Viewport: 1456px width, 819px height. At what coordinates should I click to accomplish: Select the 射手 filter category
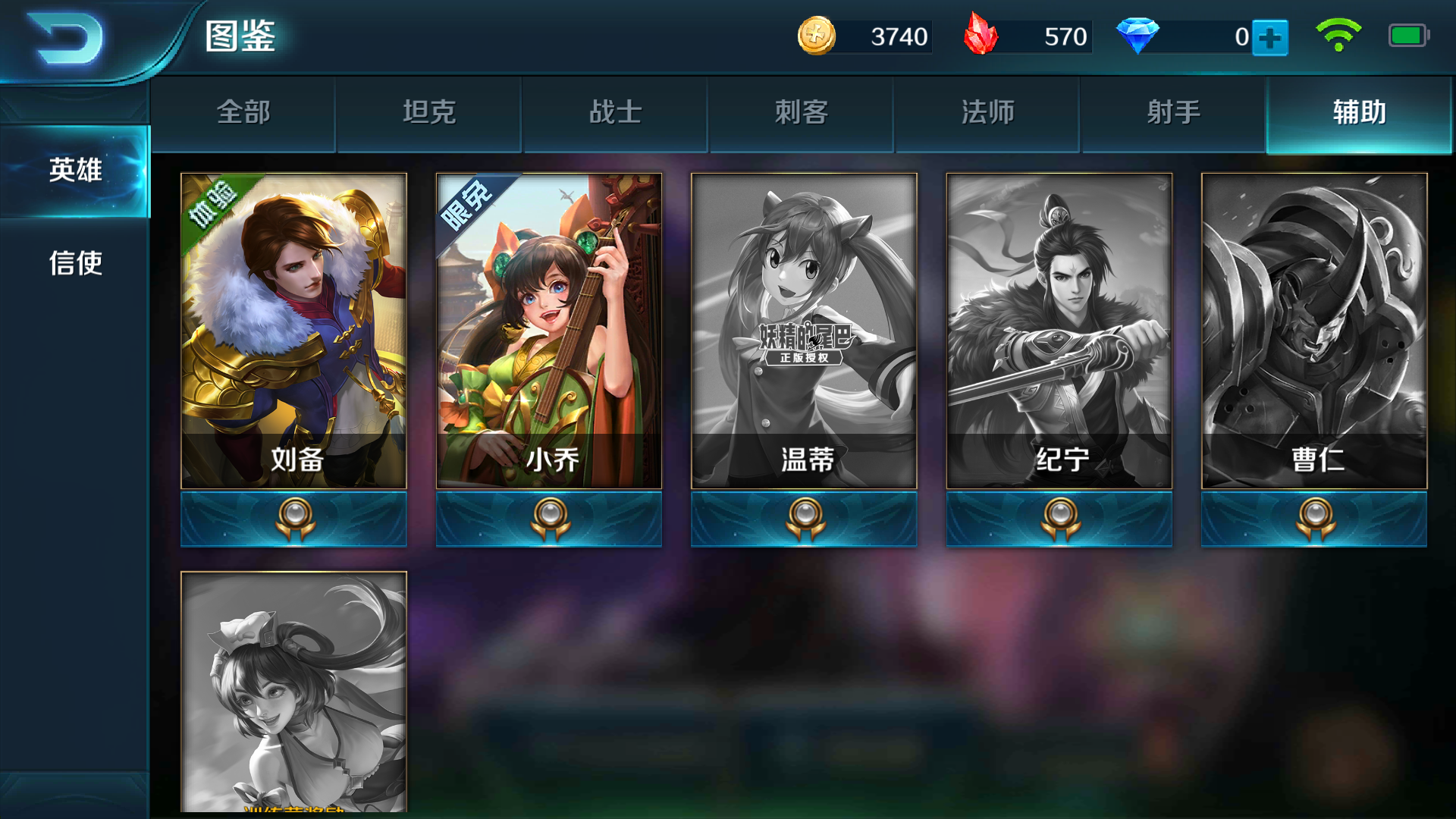click(x=1173, y=112)
